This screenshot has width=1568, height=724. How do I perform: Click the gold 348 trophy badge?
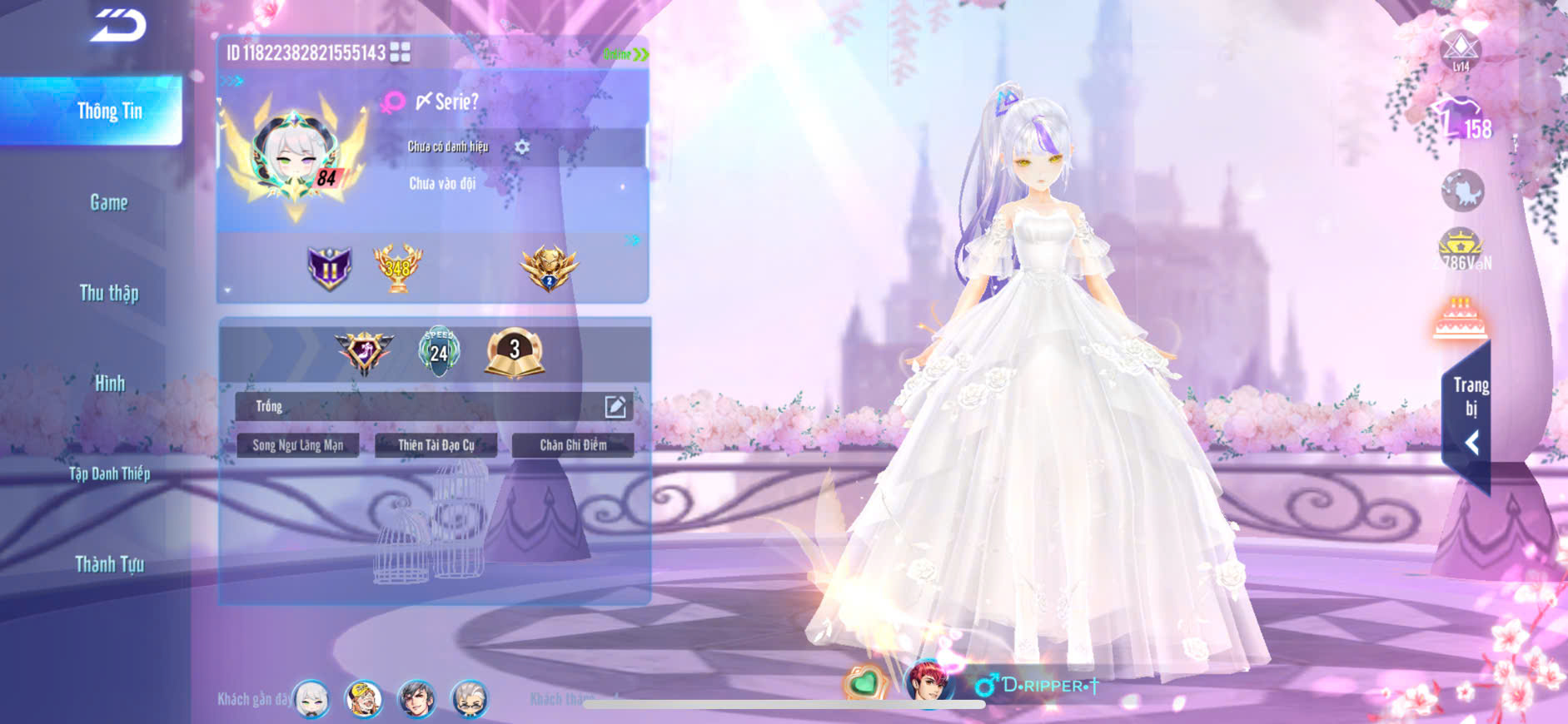[397, 268]
